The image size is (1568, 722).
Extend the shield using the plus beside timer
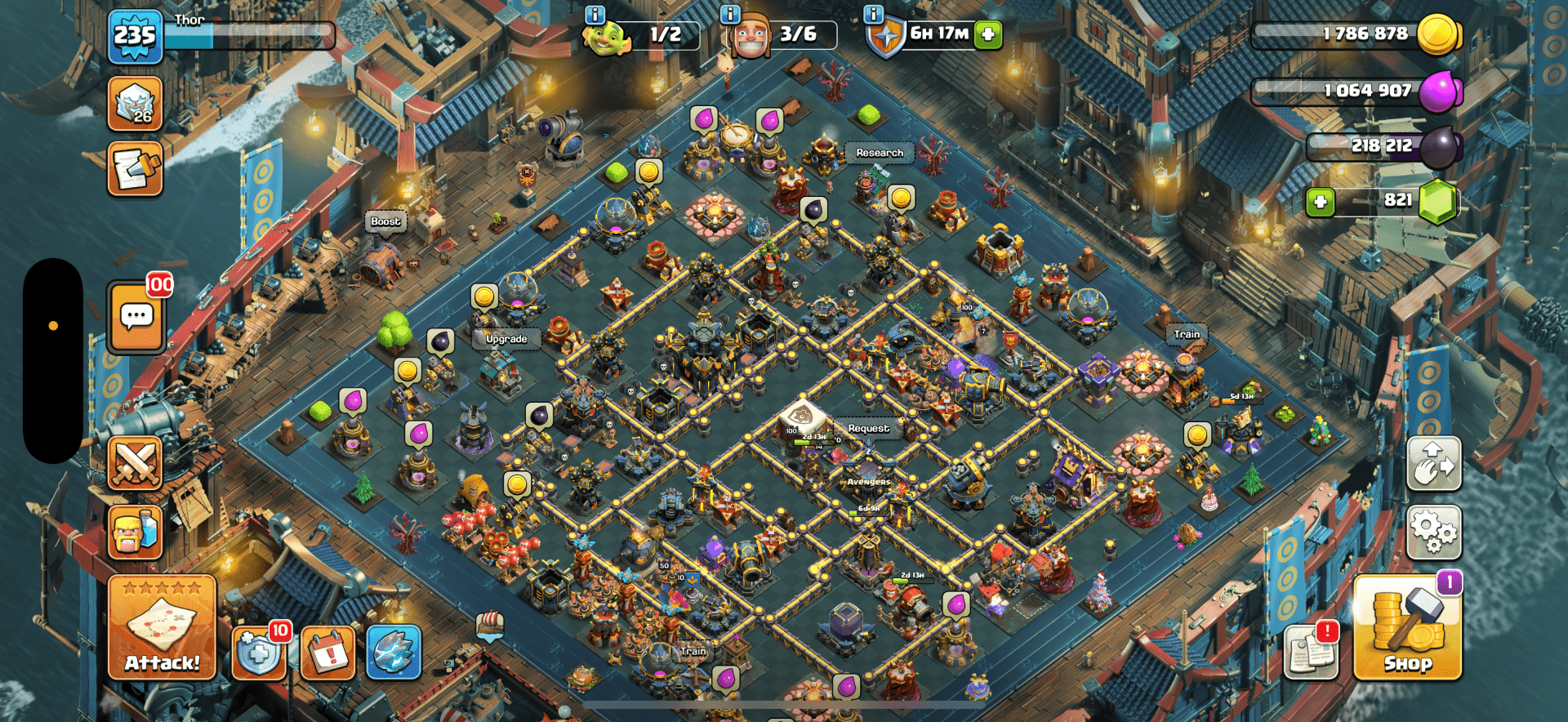pyautogui.click(x=989, y=35)
